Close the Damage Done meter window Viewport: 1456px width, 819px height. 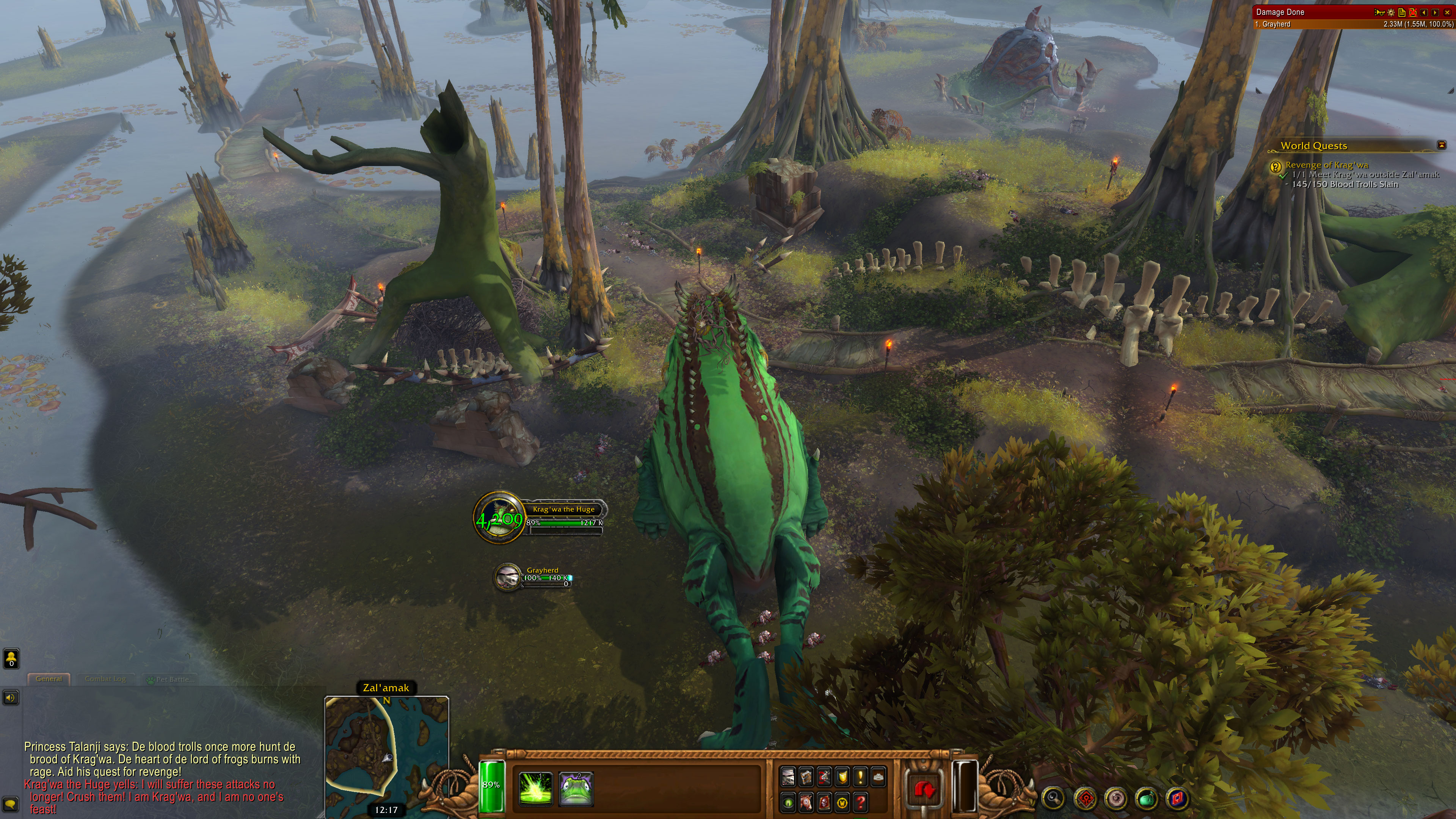pyautogui.click(x=1448, y=12)
